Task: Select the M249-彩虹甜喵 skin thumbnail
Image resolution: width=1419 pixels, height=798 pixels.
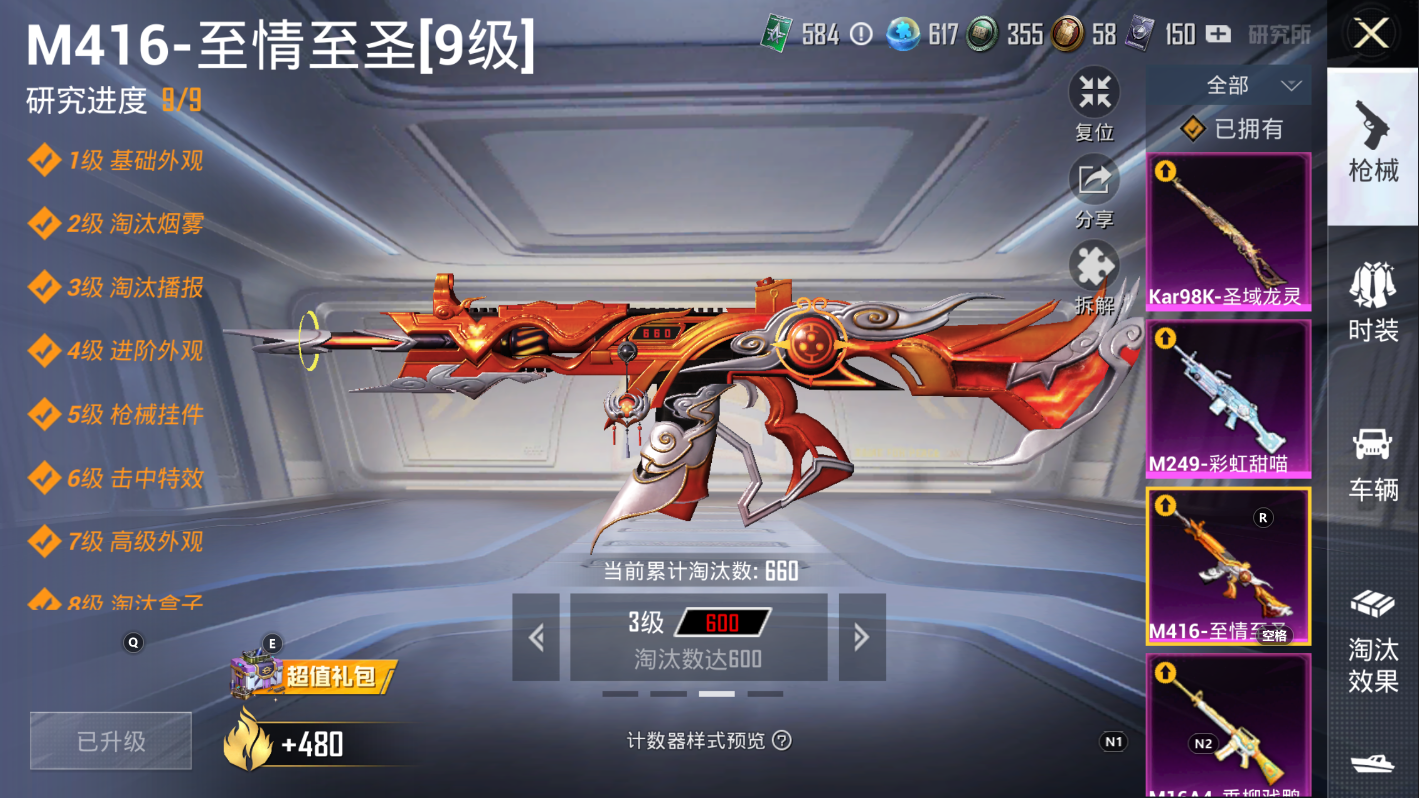Action: 1229,398
